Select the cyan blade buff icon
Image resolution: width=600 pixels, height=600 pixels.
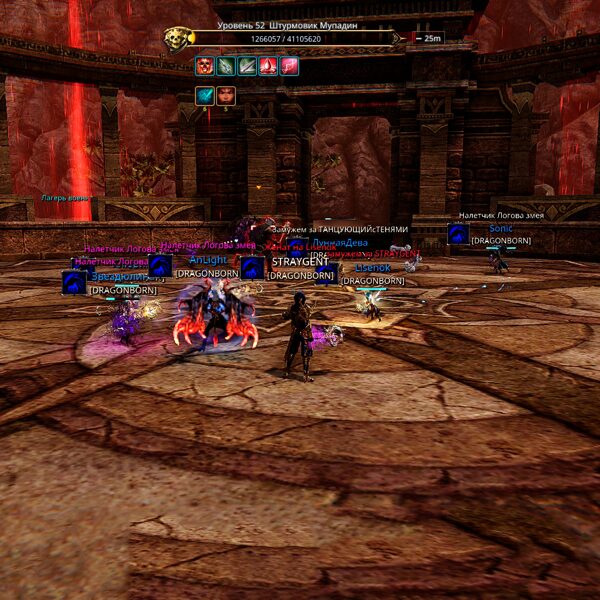click(x=204, y=96)
